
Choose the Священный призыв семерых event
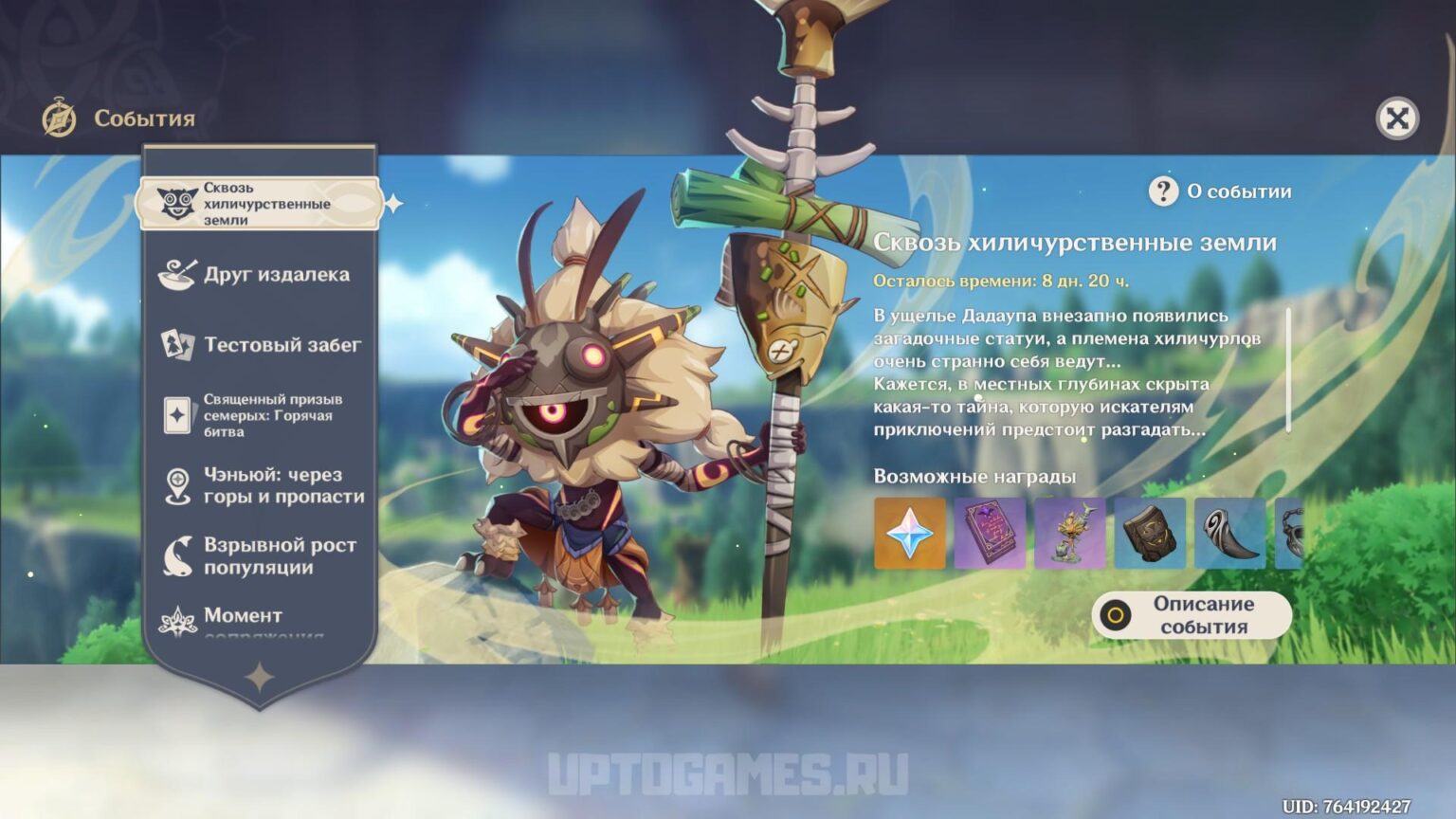259,415
